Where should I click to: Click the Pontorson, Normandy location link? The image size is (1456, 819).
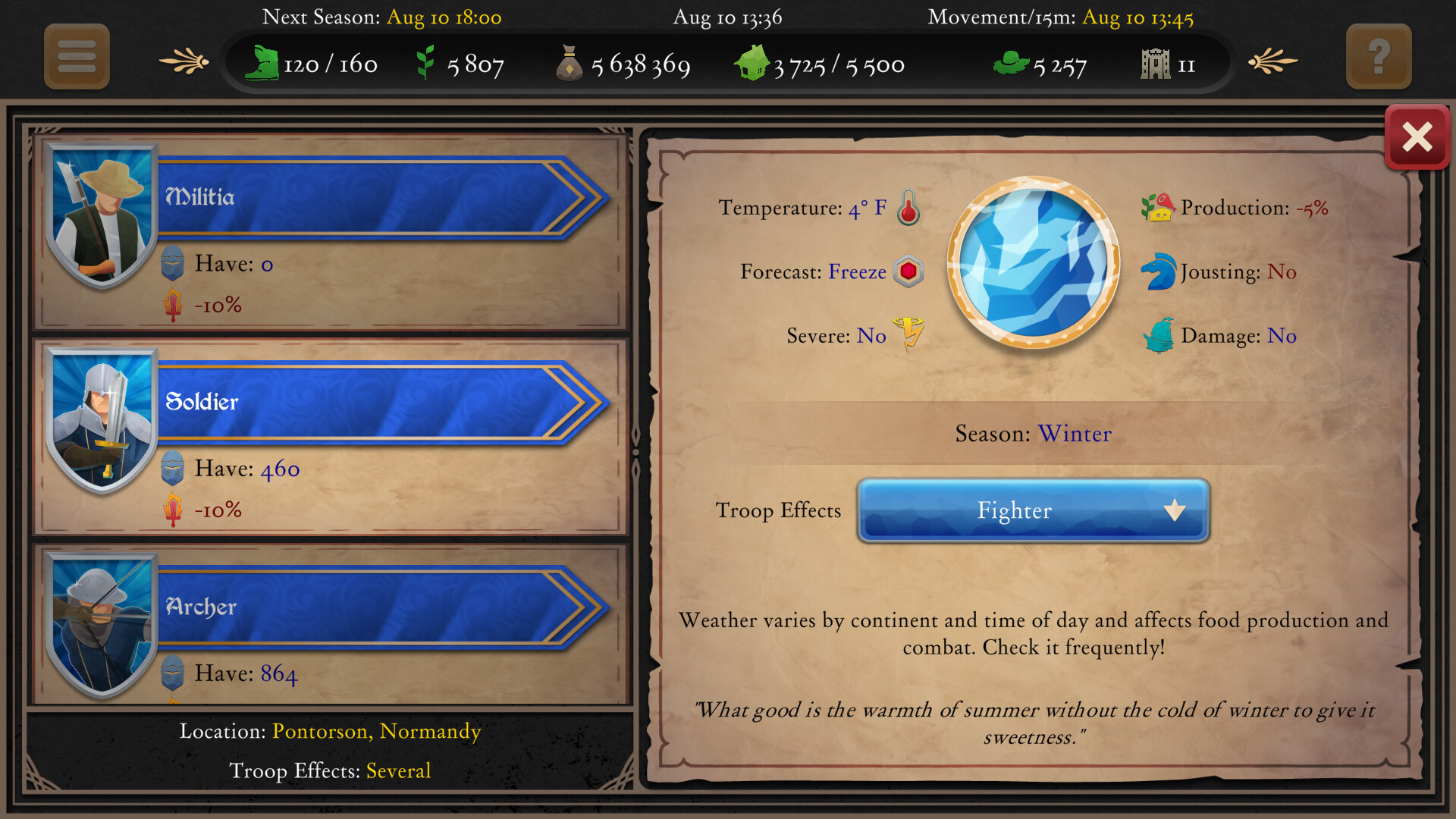[x=376, y=731]
